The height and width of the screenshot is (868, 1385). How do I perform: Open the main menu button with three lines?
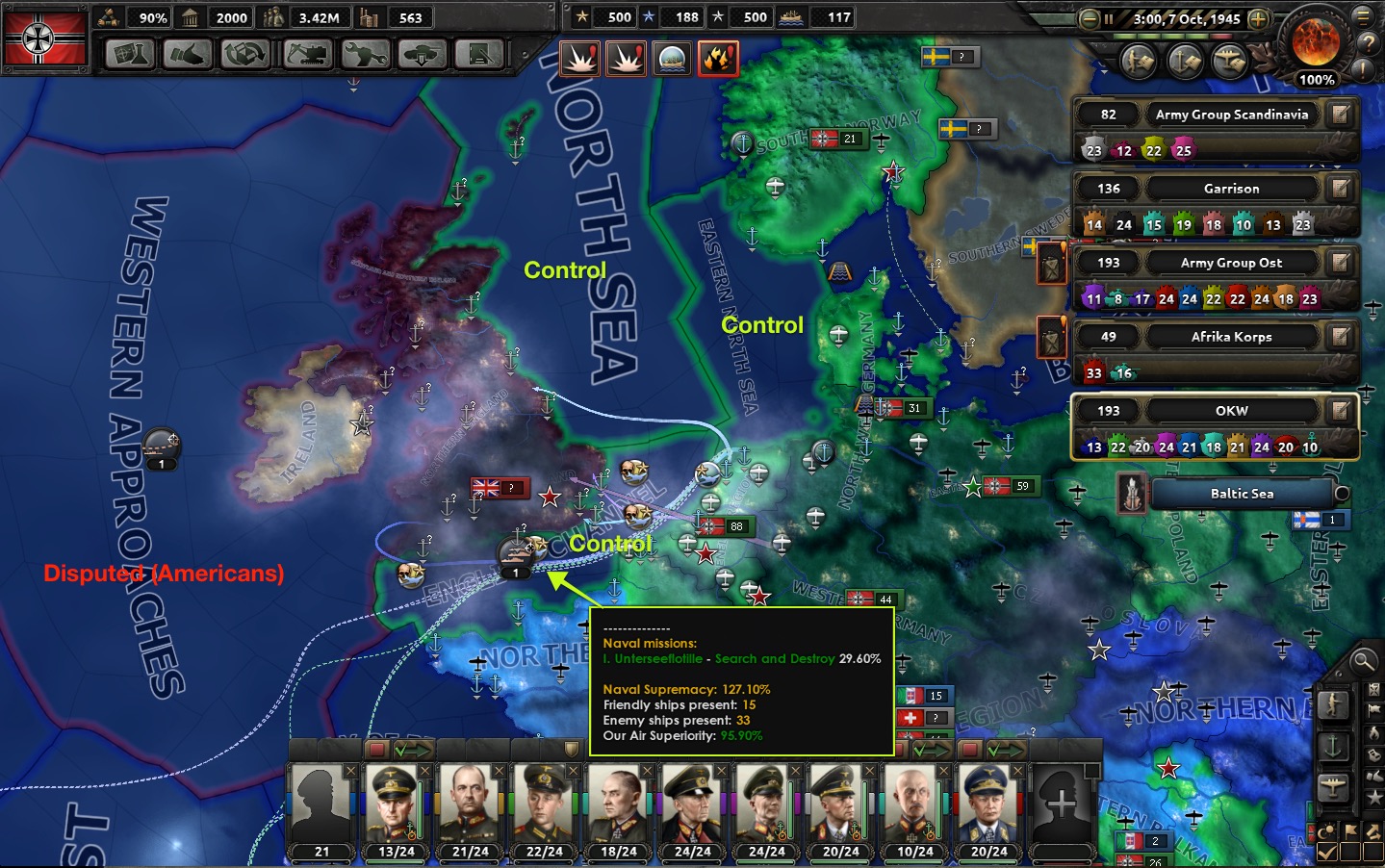[x=1364, y=16]
